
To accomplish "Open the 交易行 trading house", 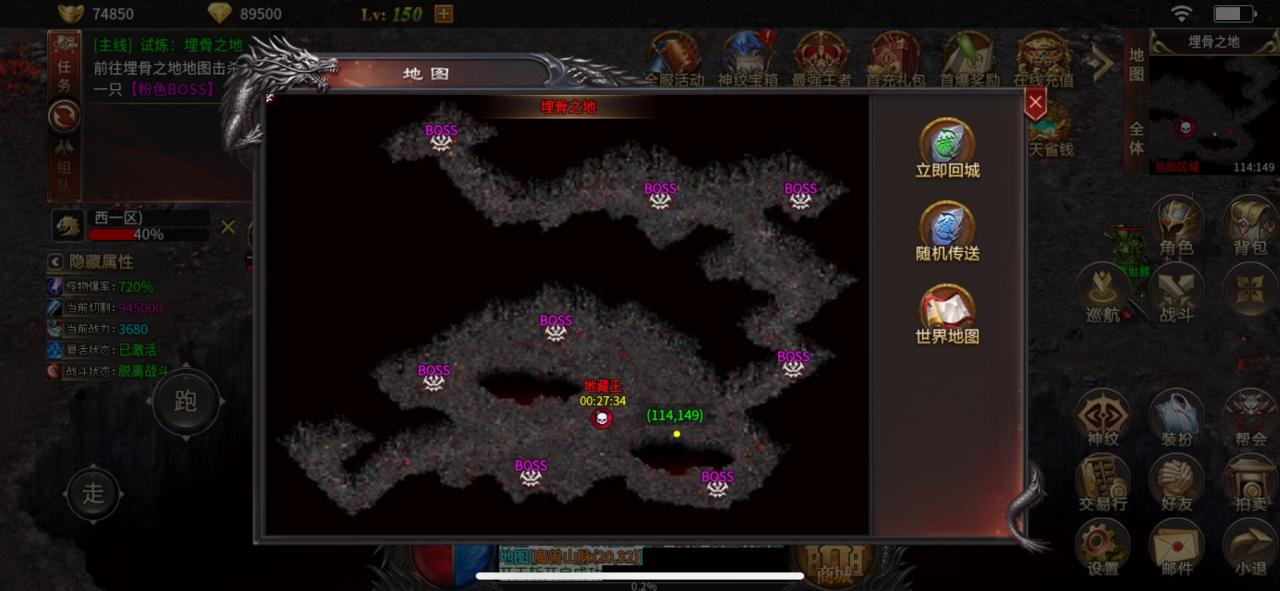I will [1102, 483].
